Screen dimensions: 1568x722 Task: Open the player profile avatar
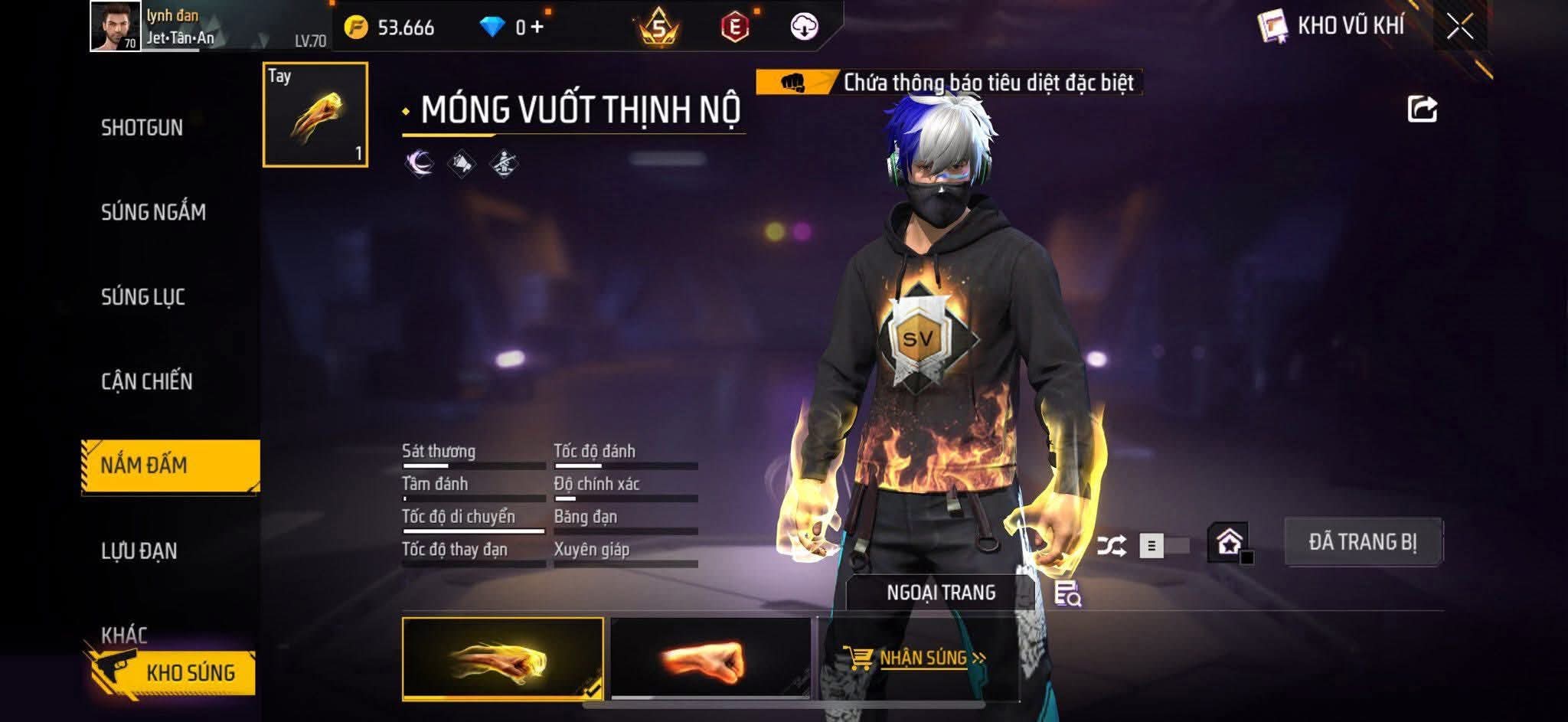coord(116,26)
